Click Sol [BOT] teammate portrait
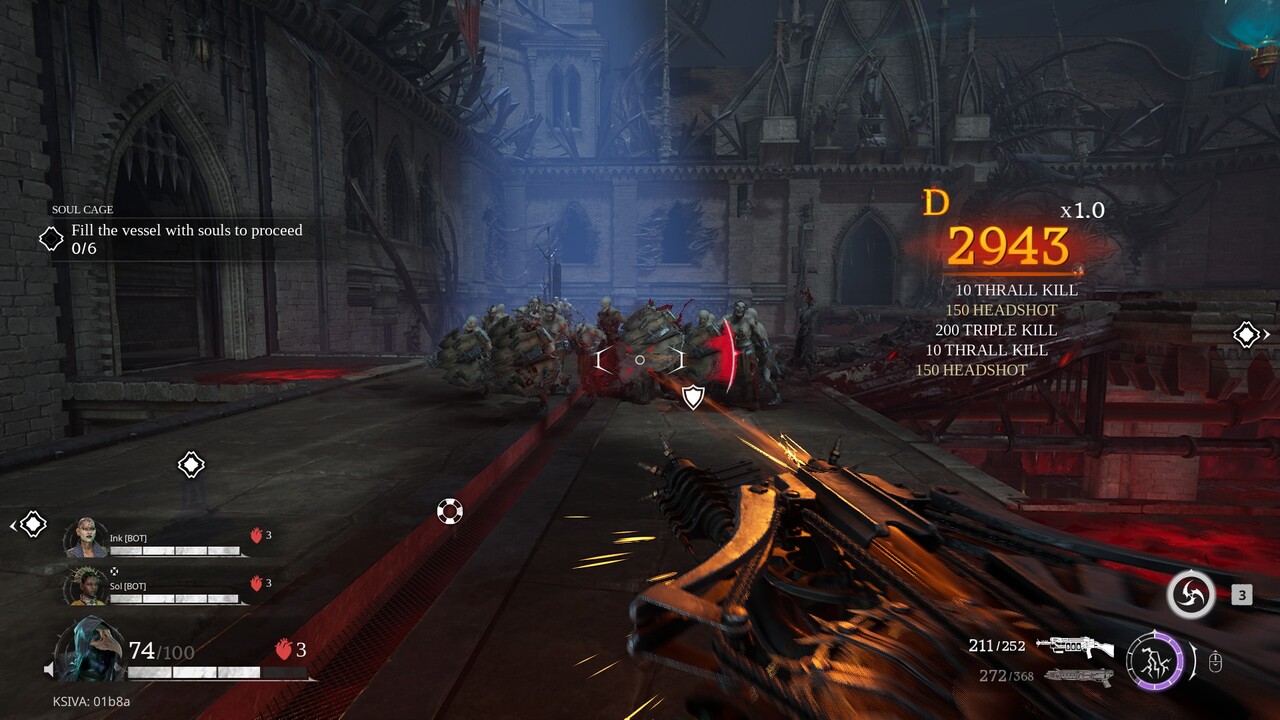The image size is (1280, 720). [x=86, y=586]
